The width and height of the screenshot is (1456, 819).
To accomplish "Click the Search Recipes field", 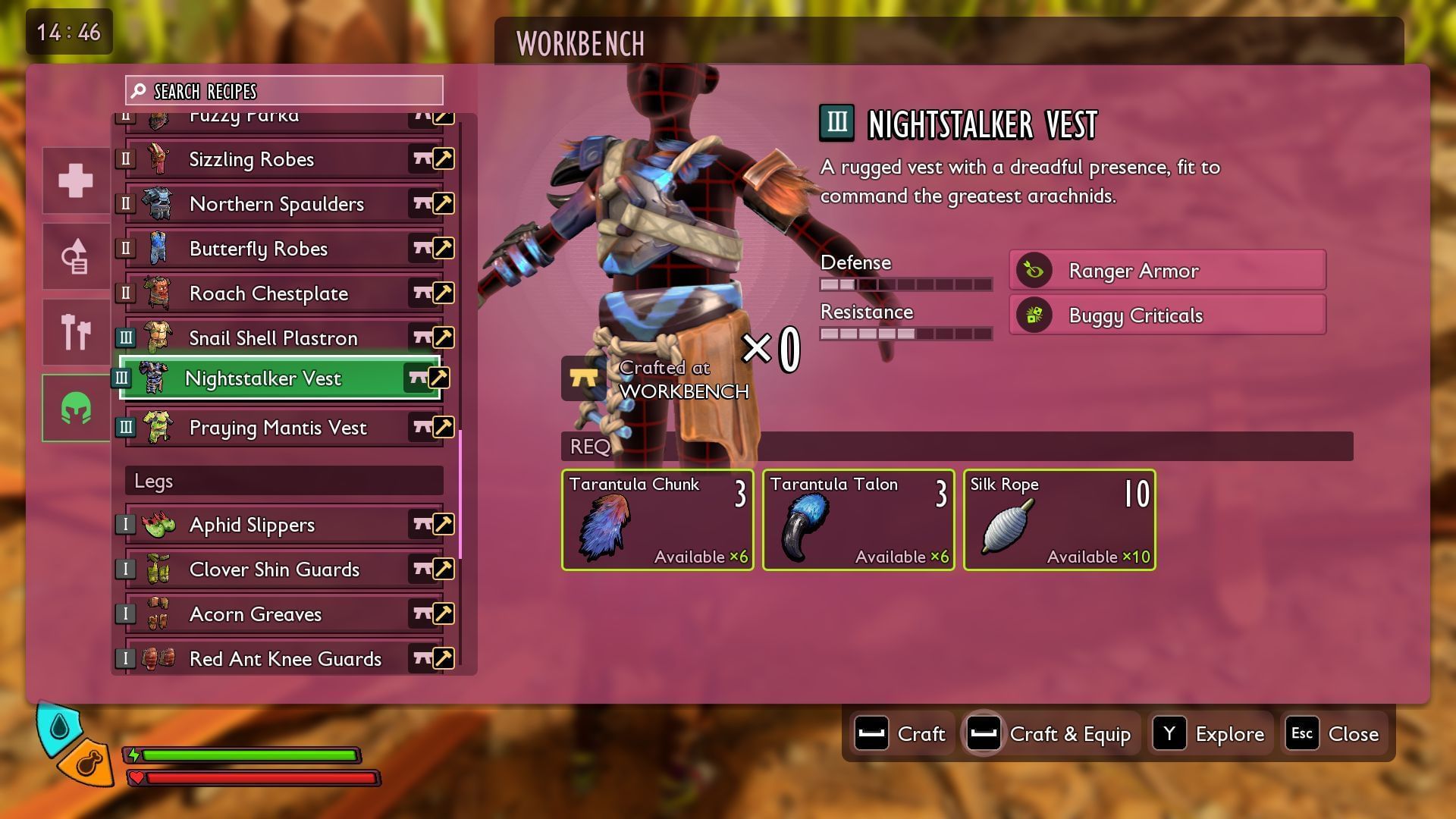I will [x=284, y=91].
